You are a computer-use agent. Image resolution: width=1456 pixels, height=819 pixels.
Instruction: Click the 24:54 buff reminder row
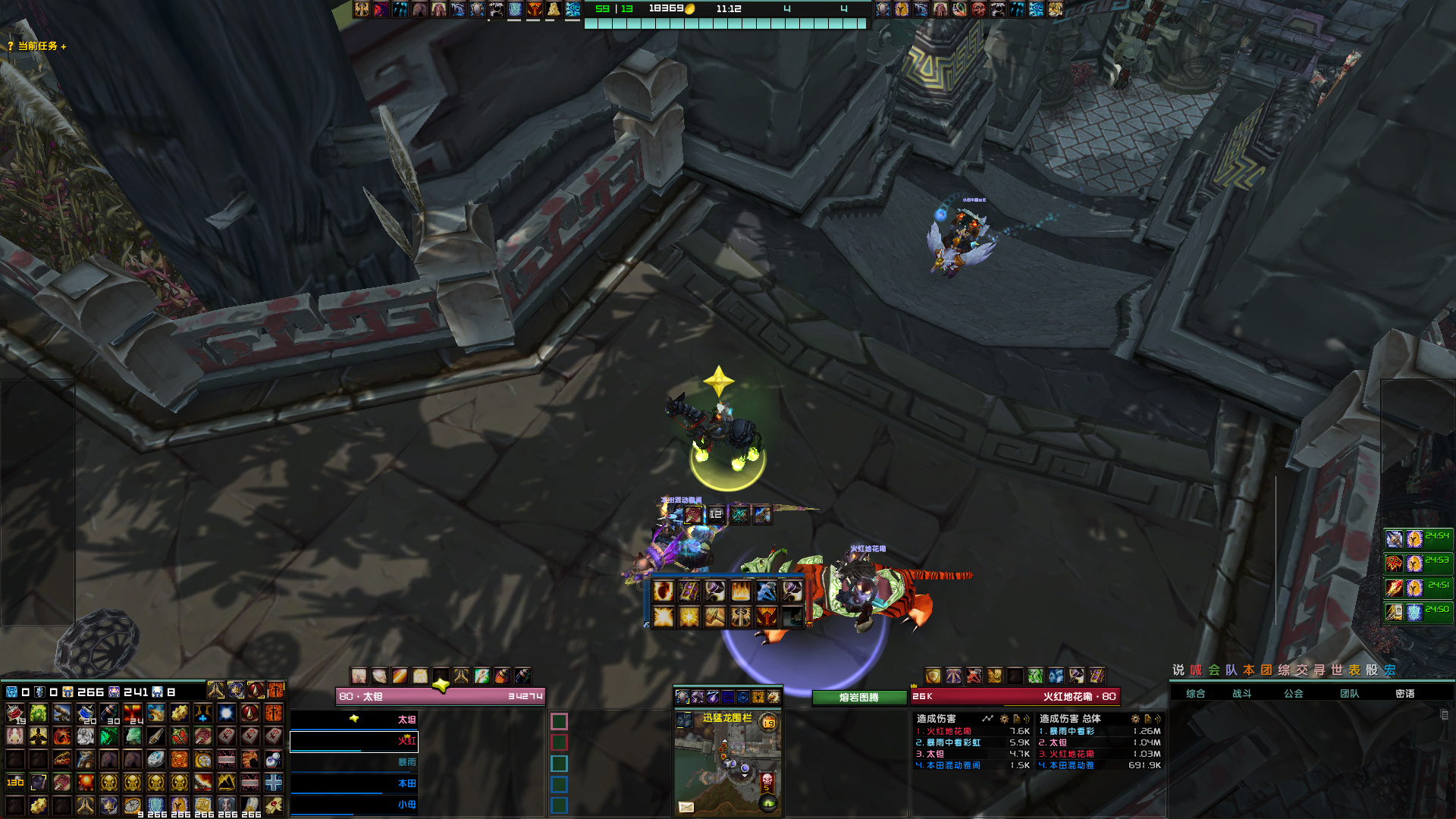click(x=1418, y=538)
